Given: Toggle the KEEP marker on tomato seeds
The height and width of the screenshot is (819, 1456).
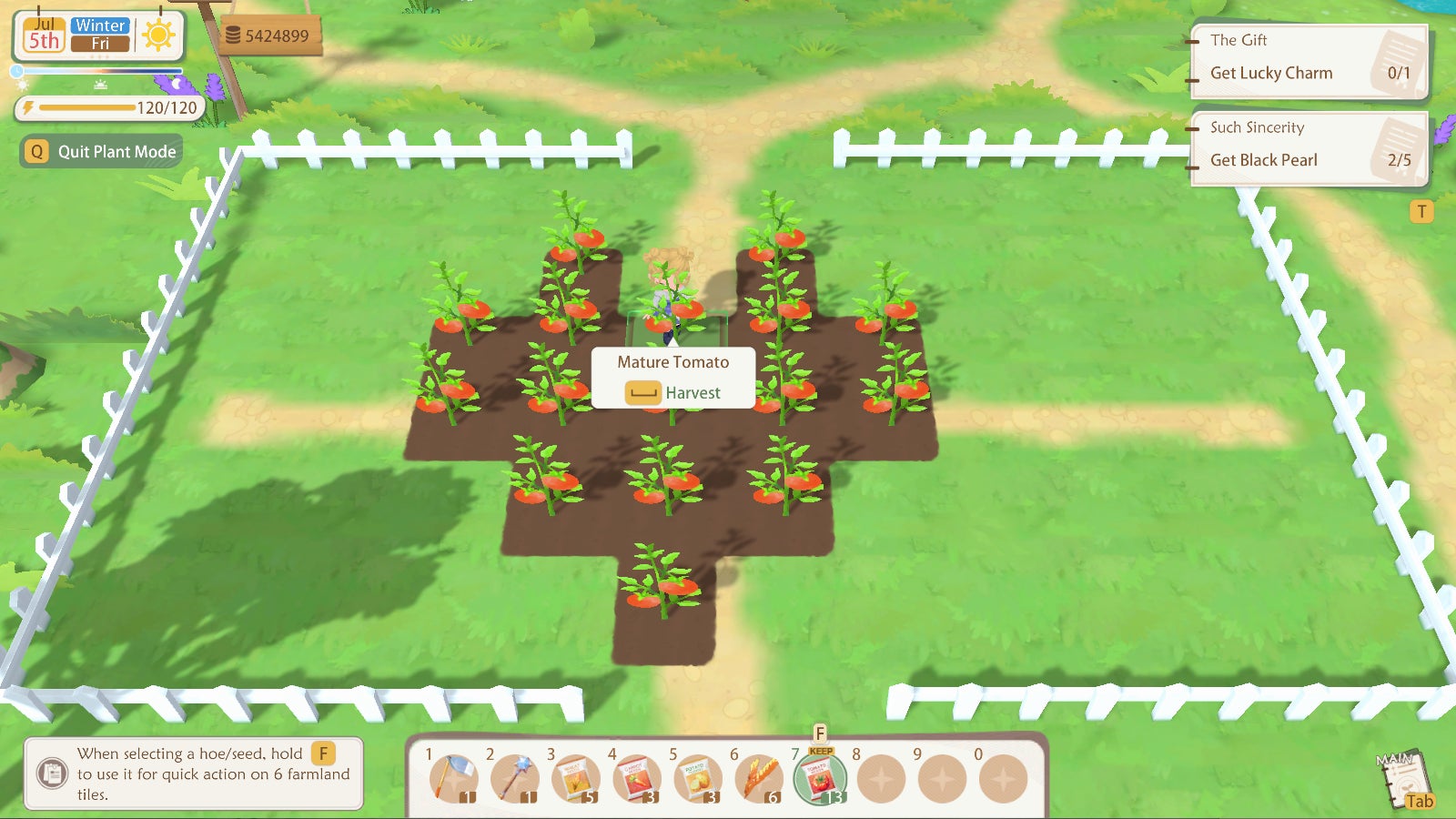Looking at the screenshot, I should point(820,753).
